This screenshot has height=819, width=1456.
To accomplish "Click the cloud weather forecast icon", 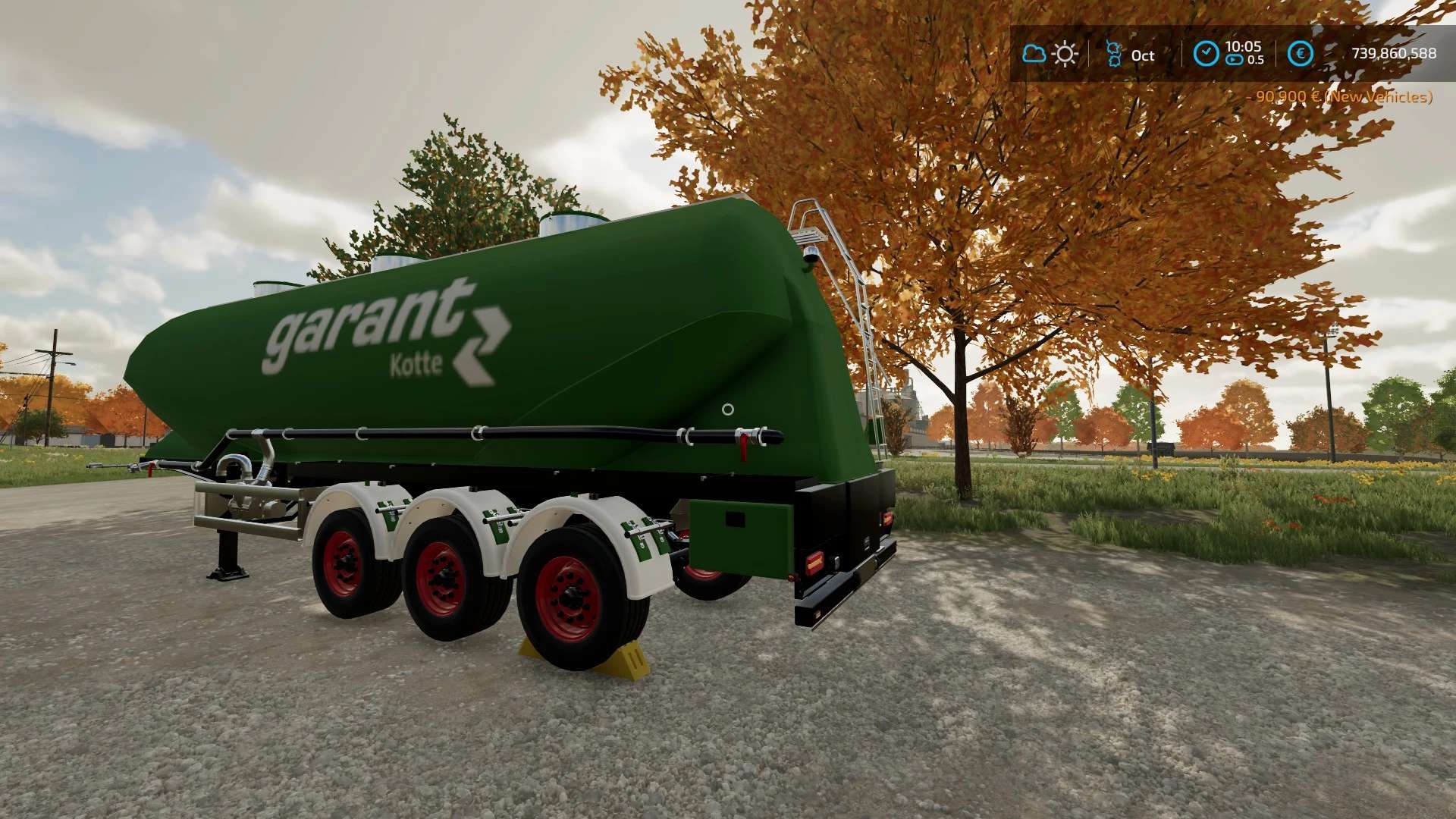I will pyautogui.click(x=1034, y=54).
